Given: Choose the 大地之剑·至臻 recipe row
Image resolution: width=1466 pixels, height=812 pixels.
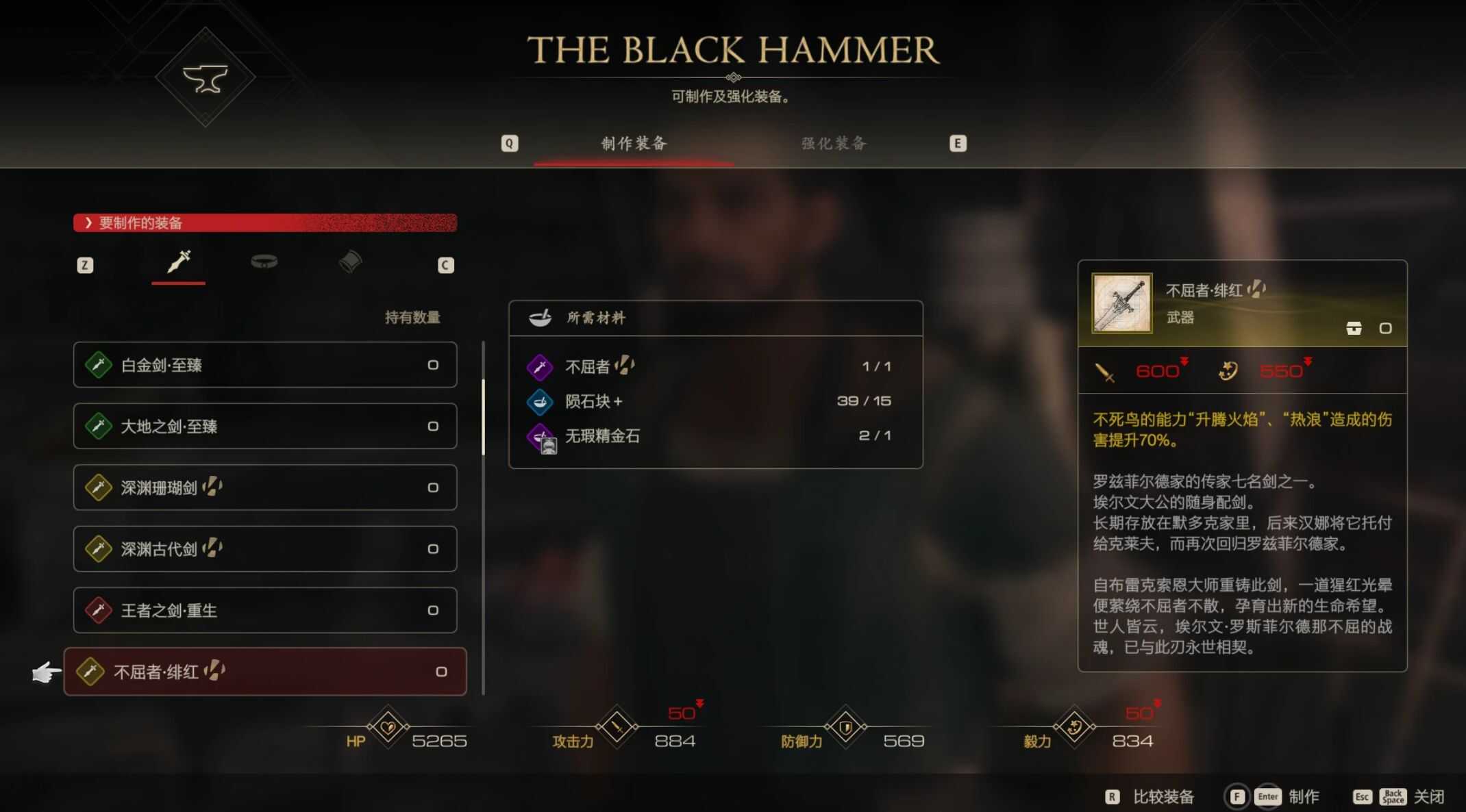Looking at the screenshot, I should coord(264,426).
